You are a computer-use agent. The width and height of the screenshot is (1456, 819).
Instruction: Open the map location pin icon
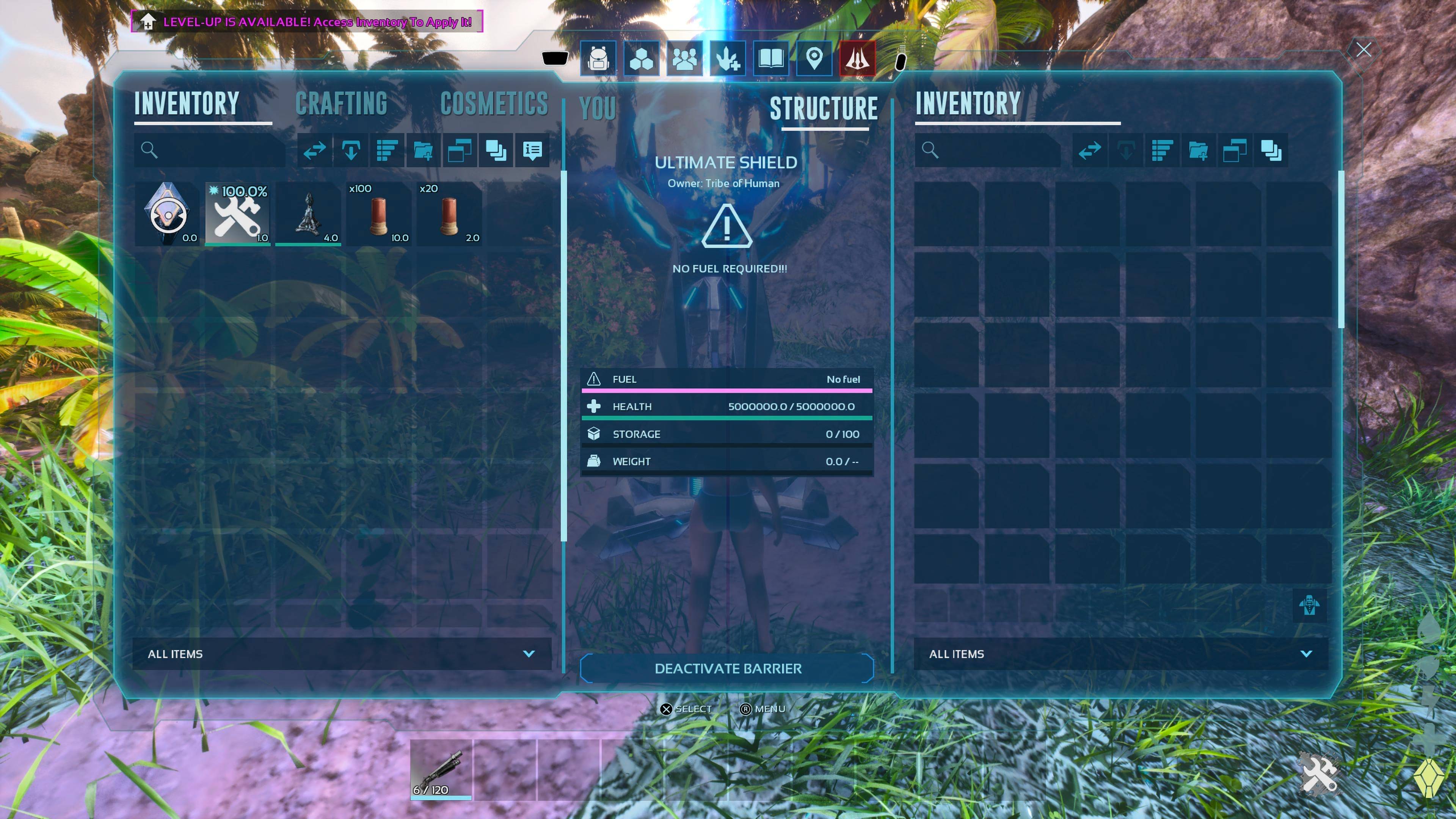(x=814, y=59)
